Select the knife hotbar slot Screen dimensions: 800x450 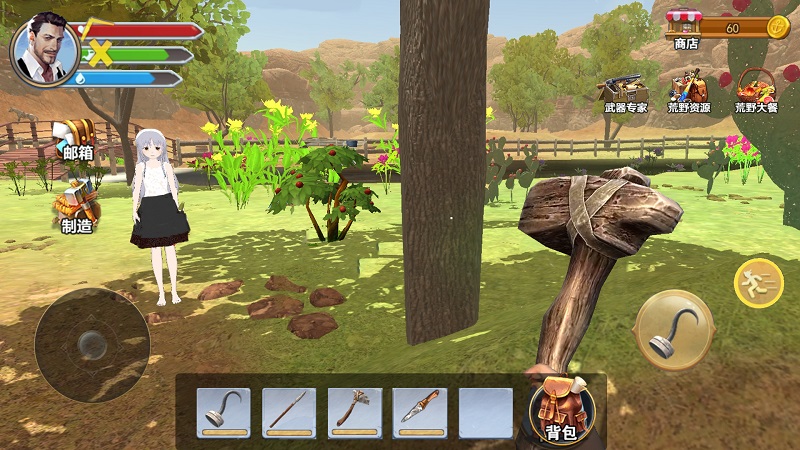point(419,412)
